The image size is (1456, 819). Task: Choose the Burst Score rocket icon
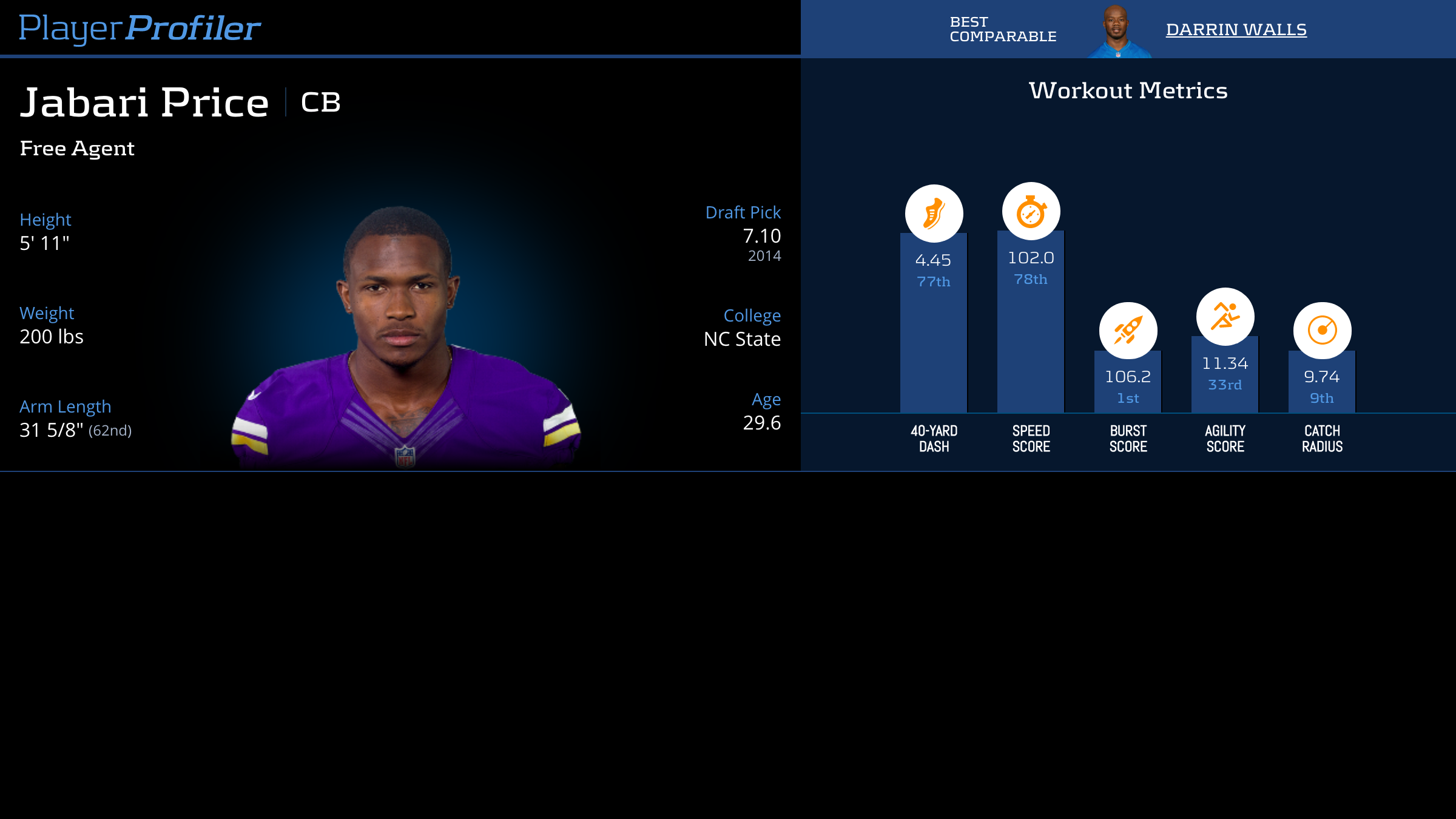pyautogui.click(x=1128, y=331)
